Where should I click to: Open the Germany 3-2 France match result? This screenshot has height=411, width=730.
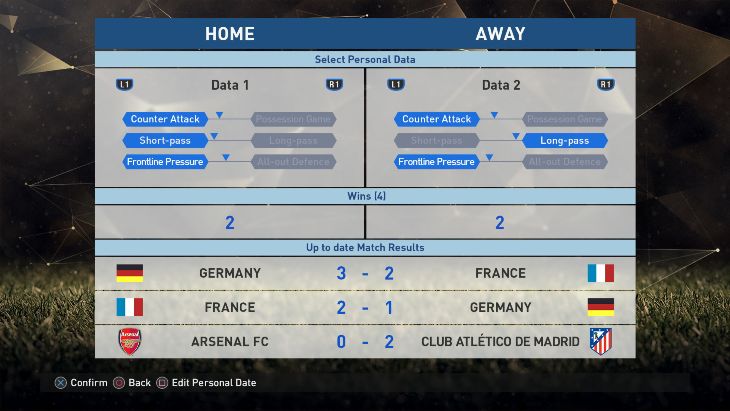365,273
